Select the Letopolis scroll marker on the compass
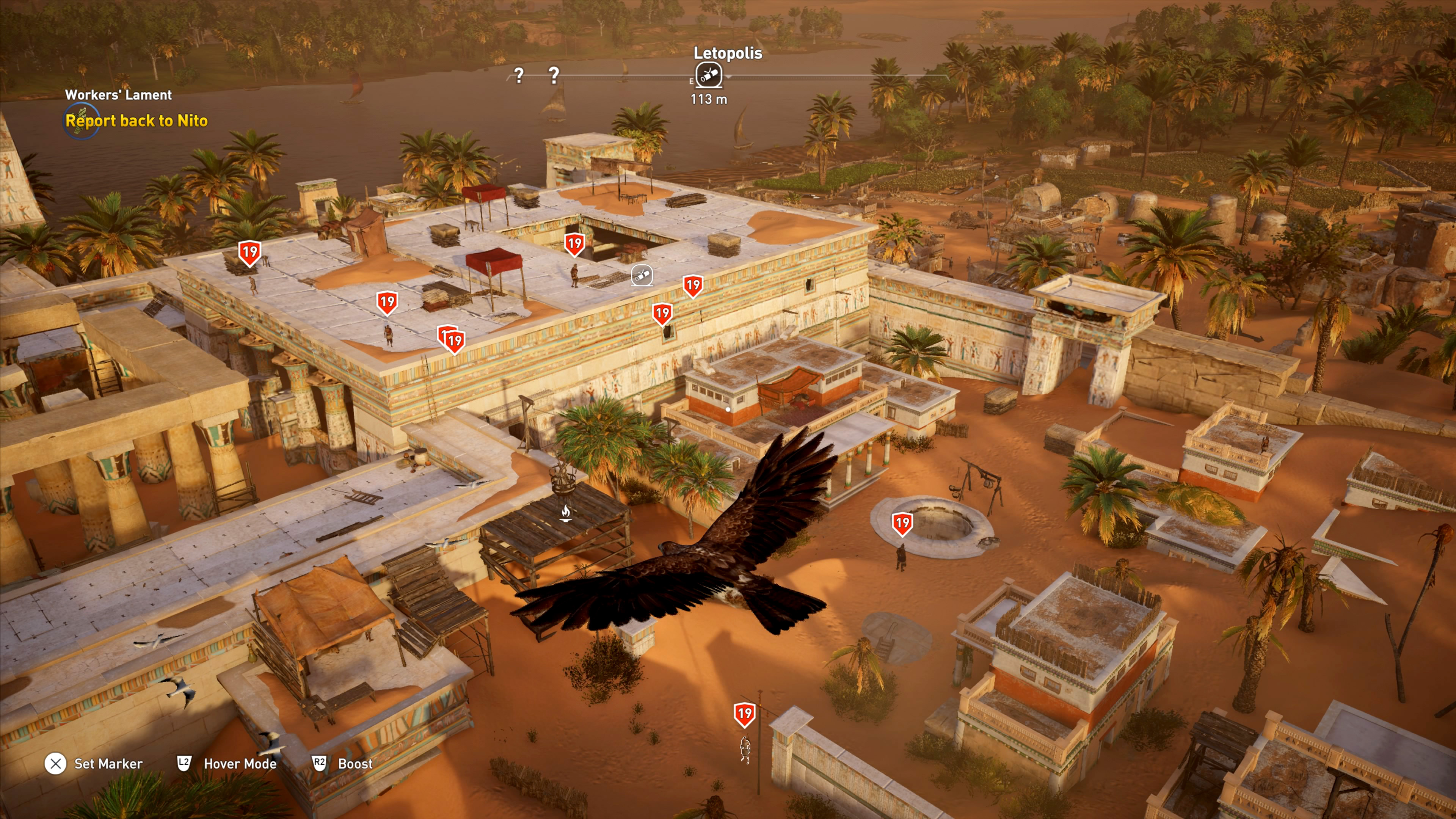Viewport: 1456px width, 819px height. [x=709, y=75]
